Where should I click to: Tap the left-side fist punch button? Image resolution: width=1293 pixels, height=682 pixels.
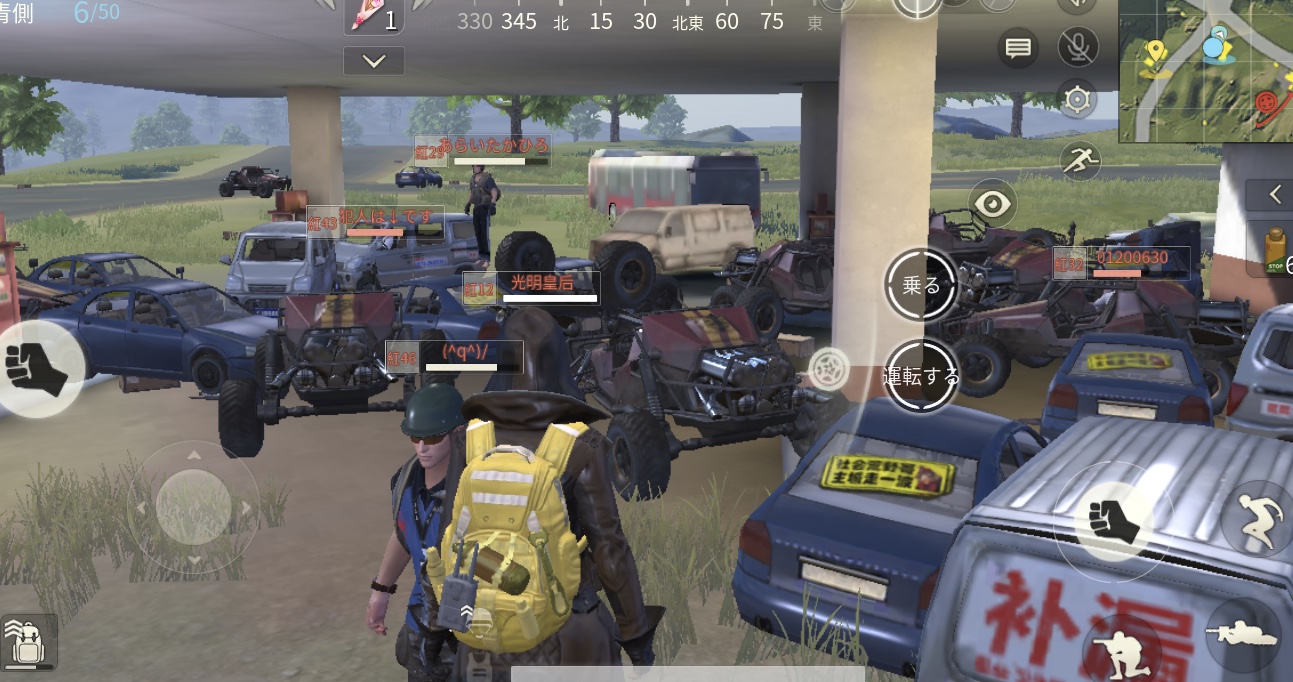(36, 367)
